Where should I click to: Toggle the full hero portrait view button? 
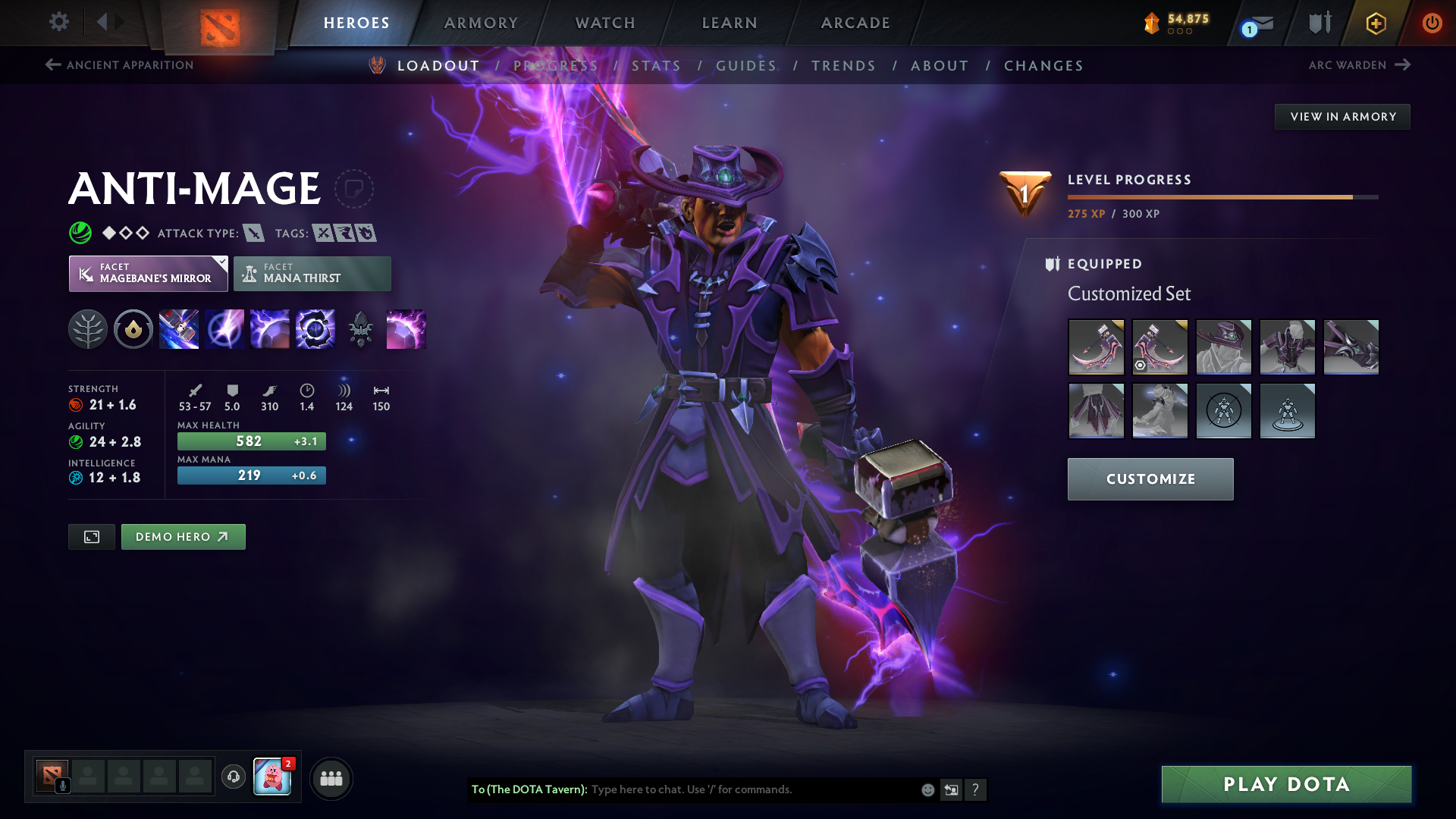pos(91,536)
